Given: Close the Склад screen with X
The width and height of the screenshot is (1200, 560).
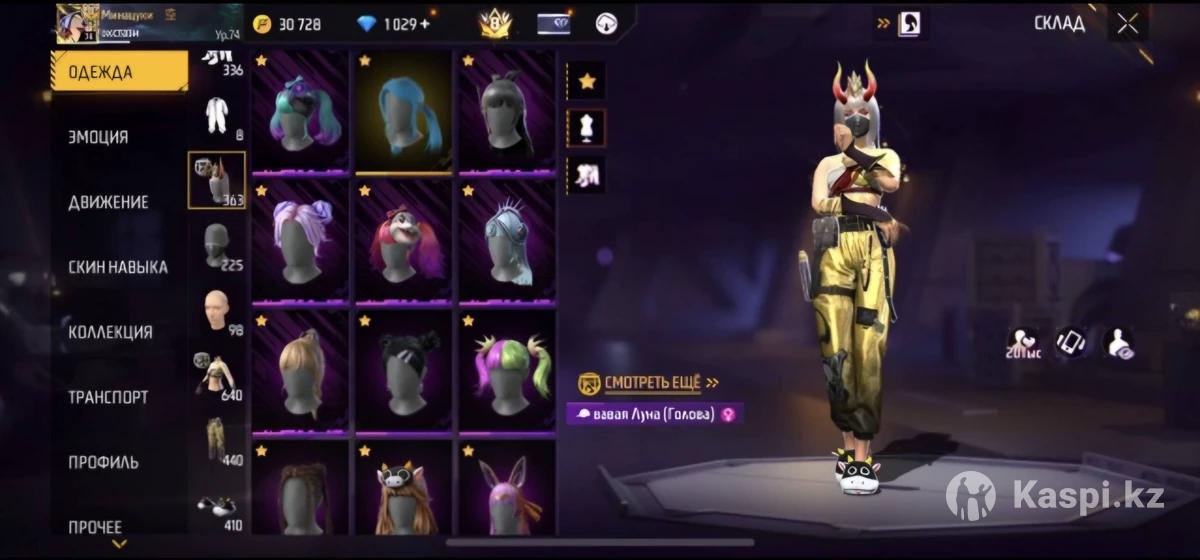Looking at the screenshot, I should 1127,25.
